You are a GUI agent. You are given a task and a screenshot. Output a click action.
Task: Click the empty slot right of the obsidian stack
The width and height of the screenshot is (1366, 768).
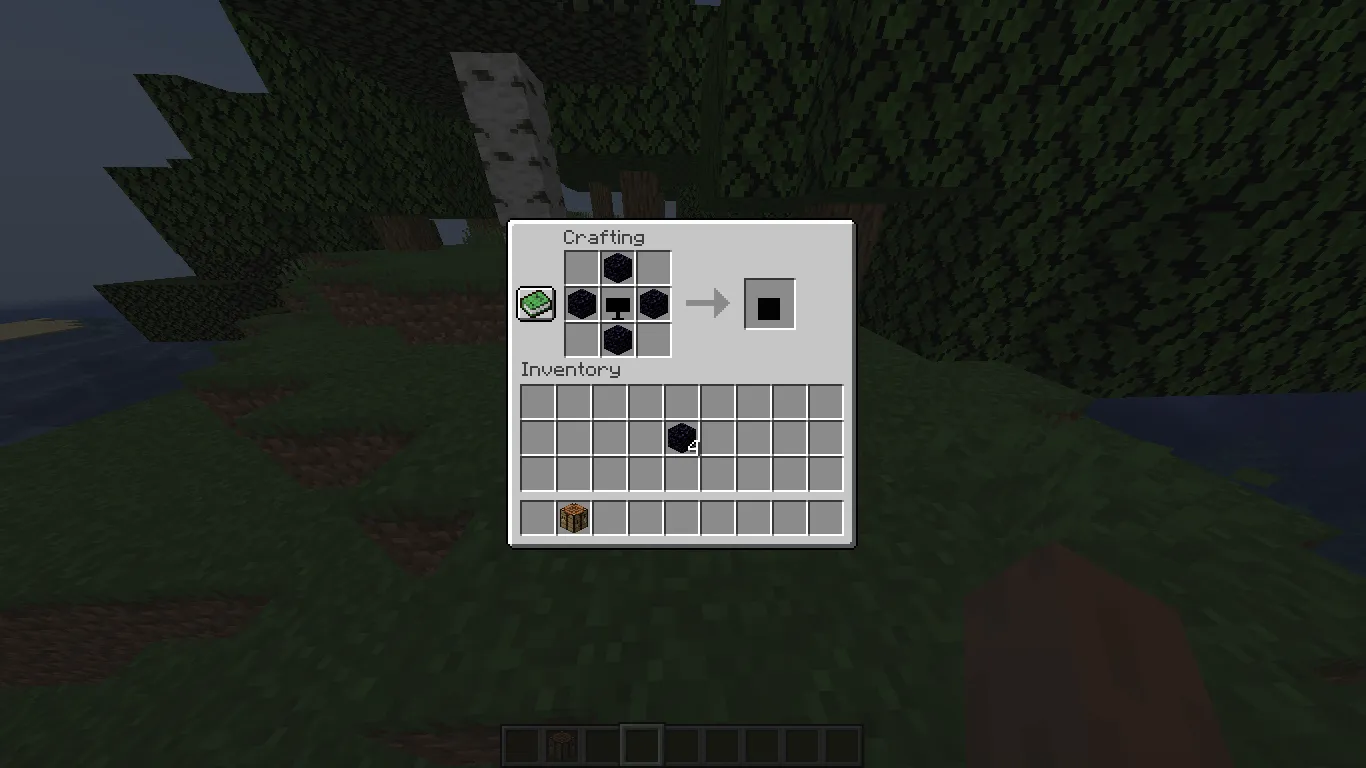point(717,437)
